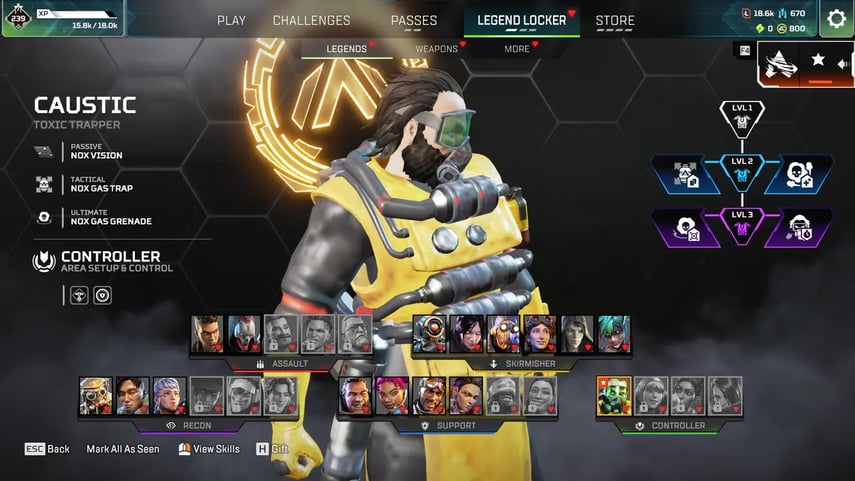The width and height of the screenshot is (855, 481).
Task: Select the Legend Locker tab
Action: tap(521, 20)
